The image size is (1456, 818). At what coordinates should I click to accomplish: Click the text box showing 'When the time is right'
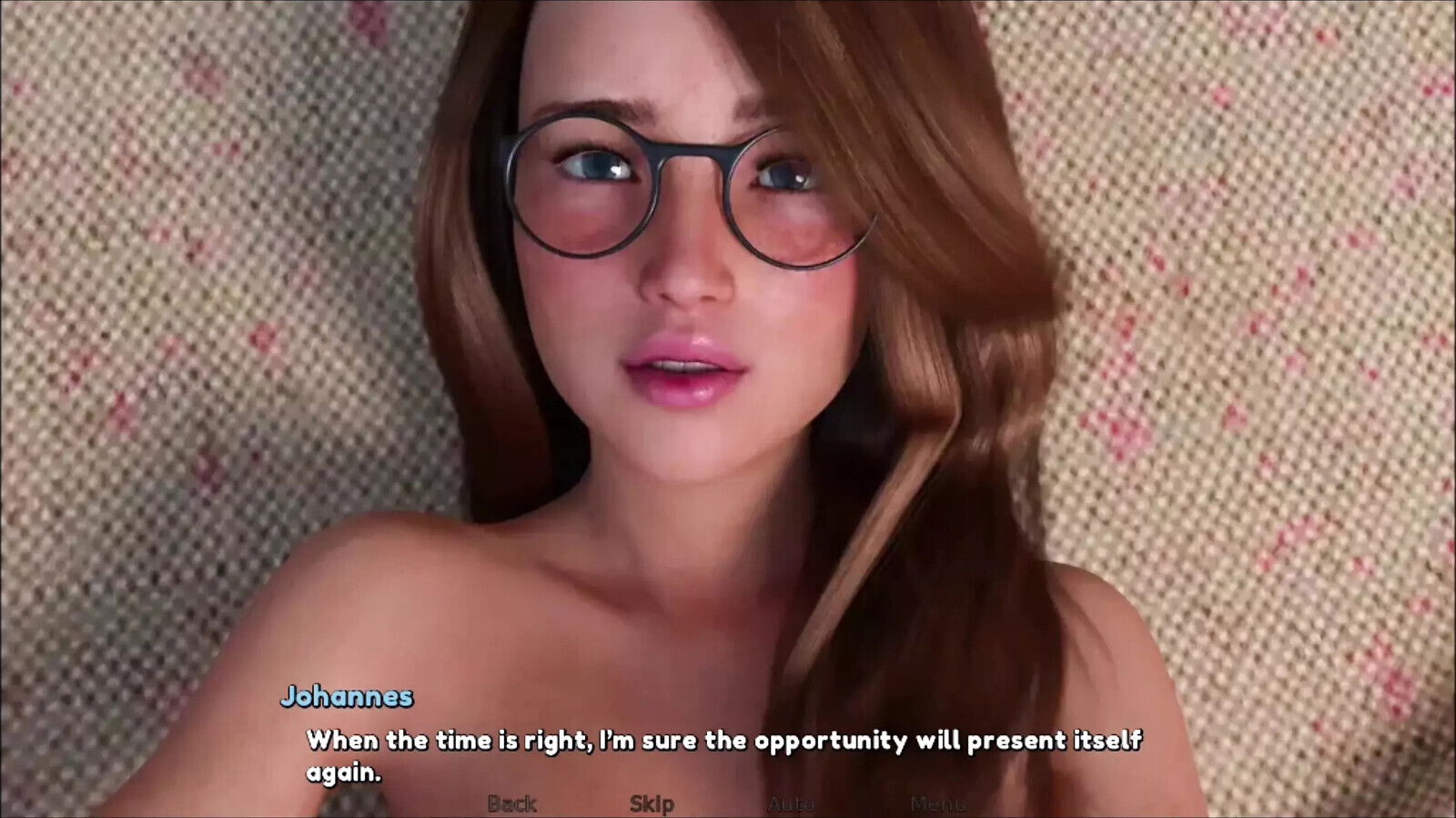[728, 741]
